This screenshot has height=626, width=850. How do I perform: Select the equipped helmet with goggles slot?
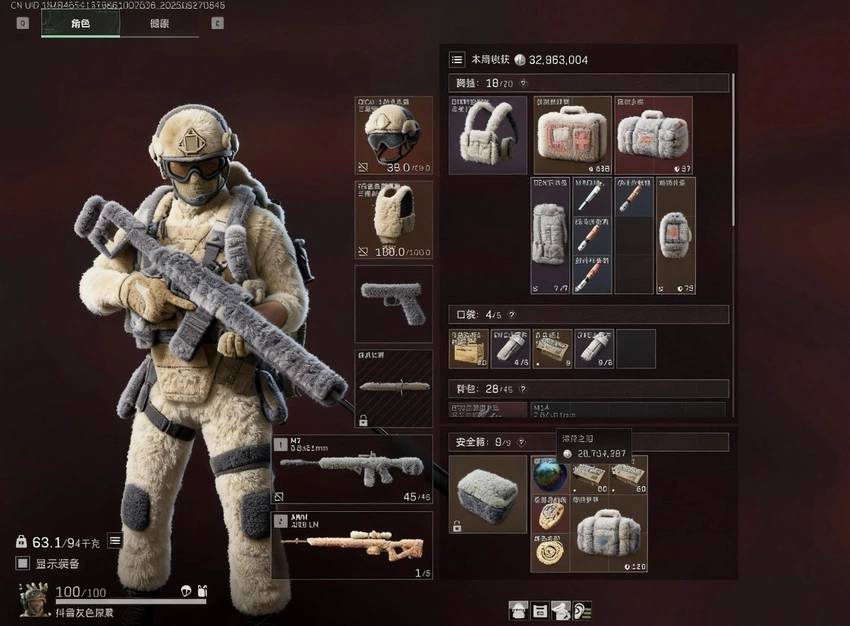tap(394, 135)
